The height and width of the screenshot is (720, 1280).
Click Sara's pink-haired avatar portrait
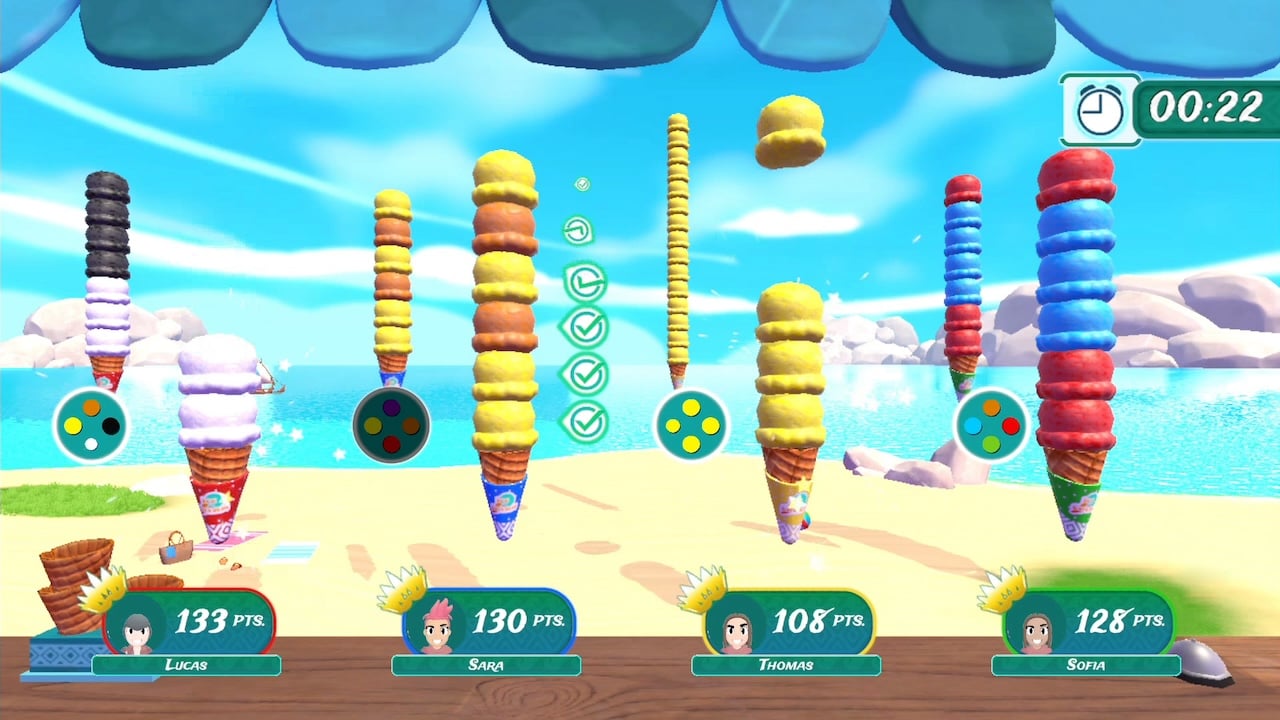tap(437, 630)
